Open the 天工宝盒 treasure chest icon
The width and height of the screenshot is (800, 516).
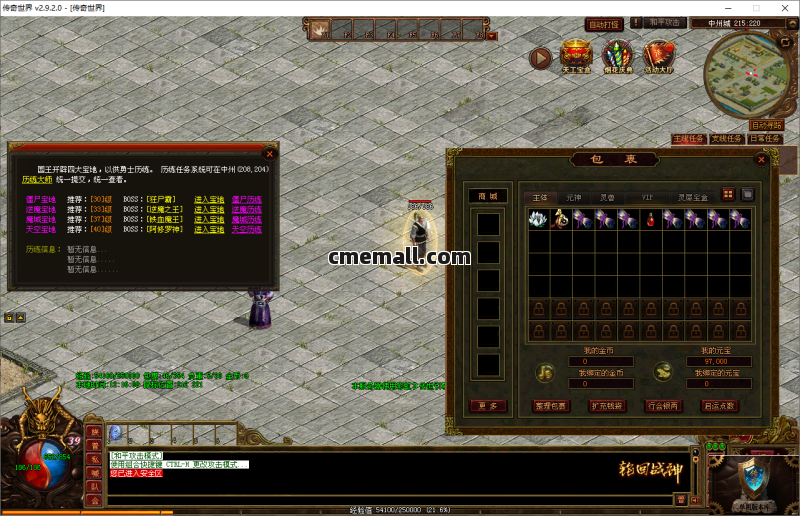(576, 57)
